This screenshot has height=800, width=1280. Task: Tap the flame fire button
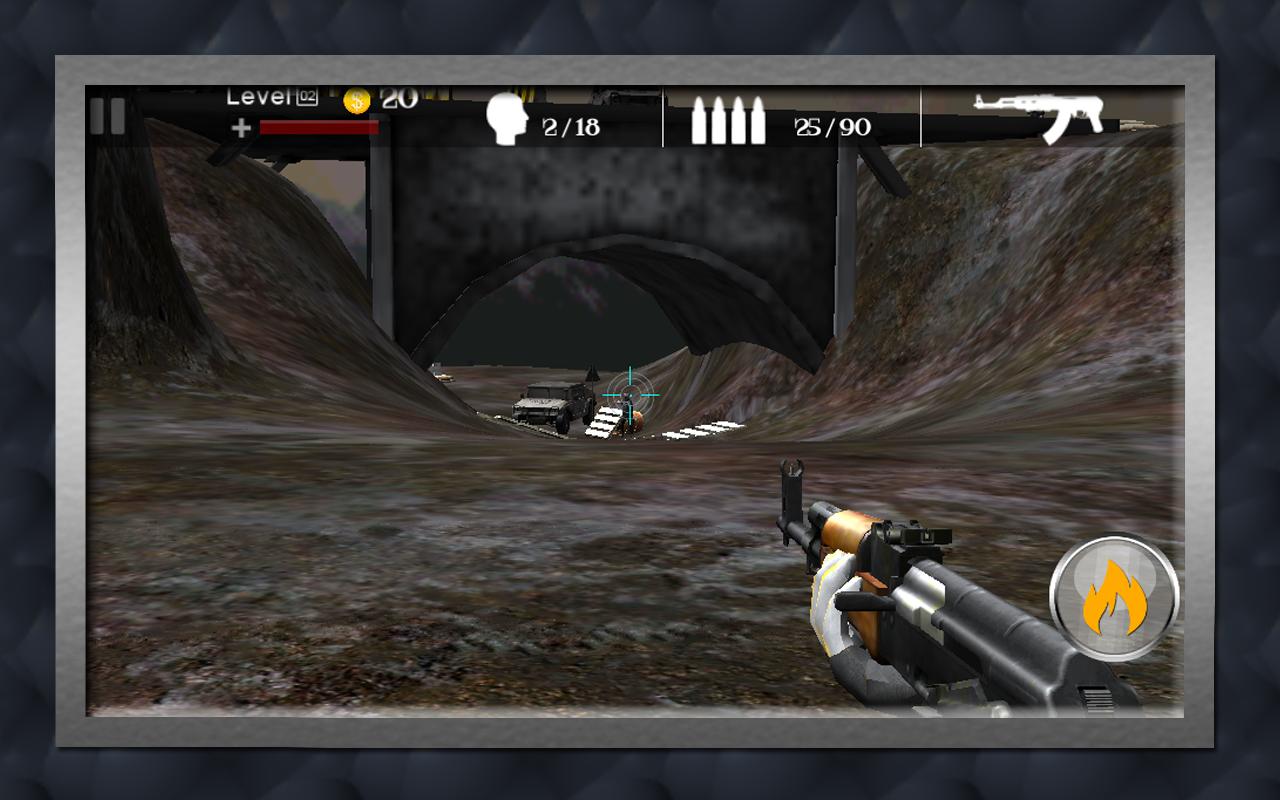point(1114,598)
